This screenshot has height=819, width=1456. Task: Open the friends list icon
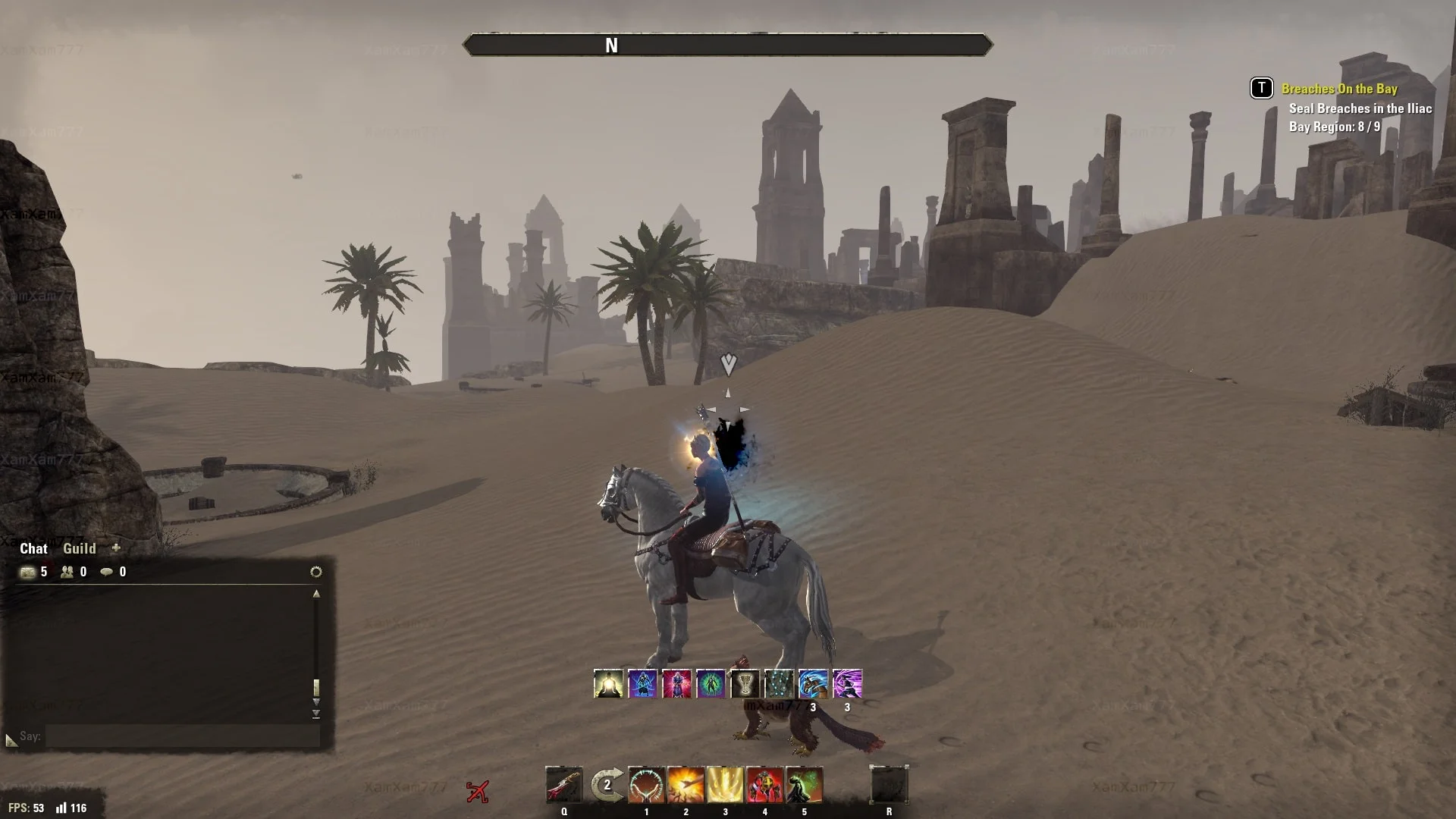[67, 573]
